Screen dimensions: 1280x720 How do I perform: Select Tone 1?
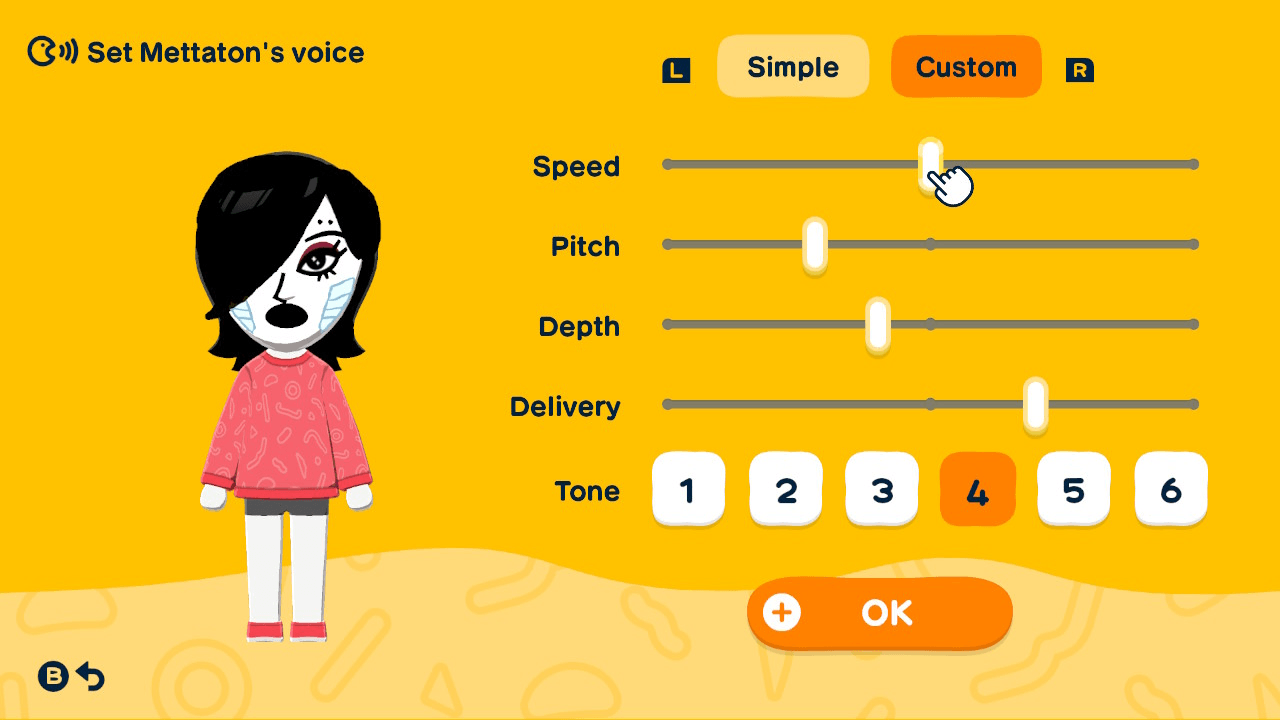click(689, 489)
